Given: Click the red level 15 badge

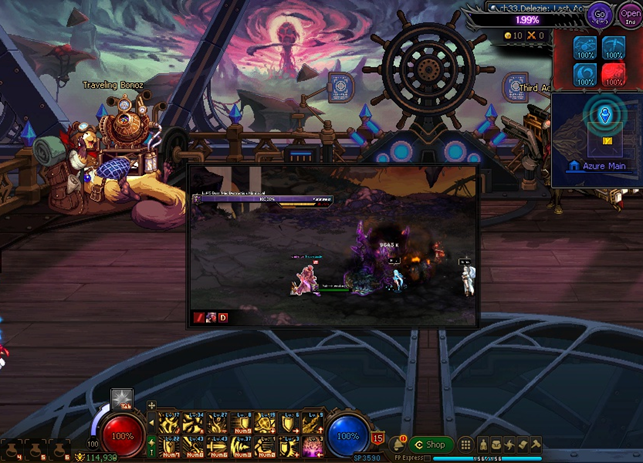Looking at the screenshot, I should pyautogui.click(x=378, y=437).
